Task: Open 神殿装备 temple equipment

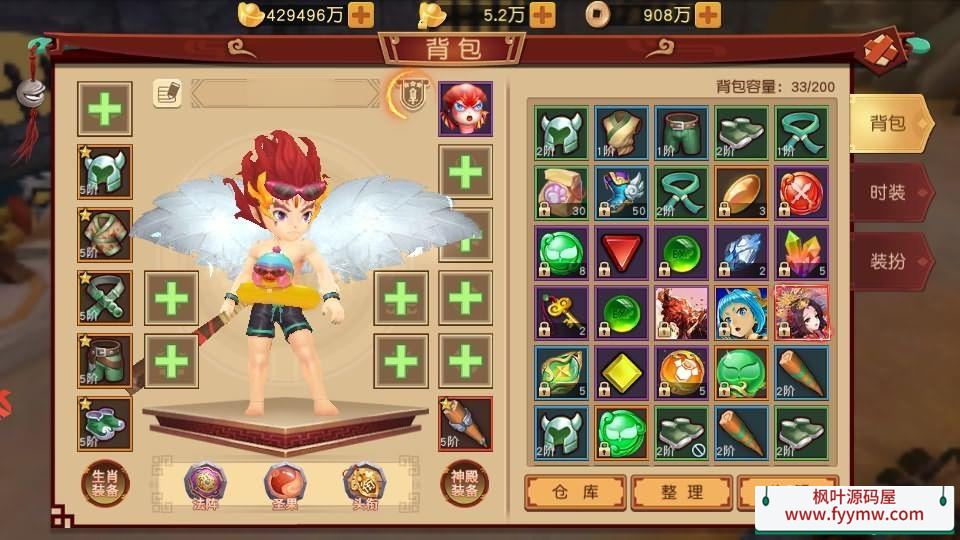Action: tap(465, 483)
